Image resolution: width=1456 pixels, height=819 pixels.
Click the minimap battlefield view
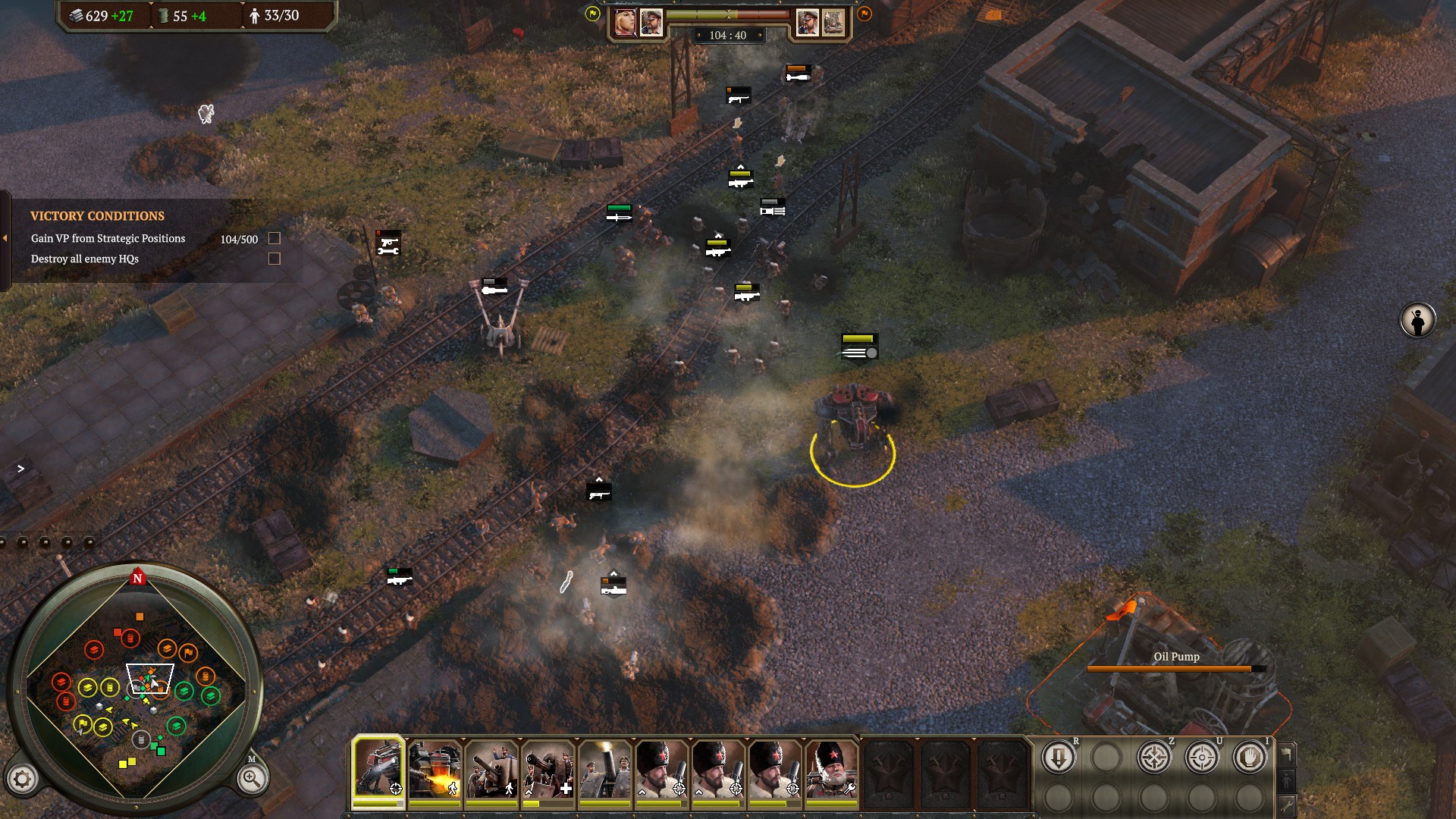tap(136, 690)
